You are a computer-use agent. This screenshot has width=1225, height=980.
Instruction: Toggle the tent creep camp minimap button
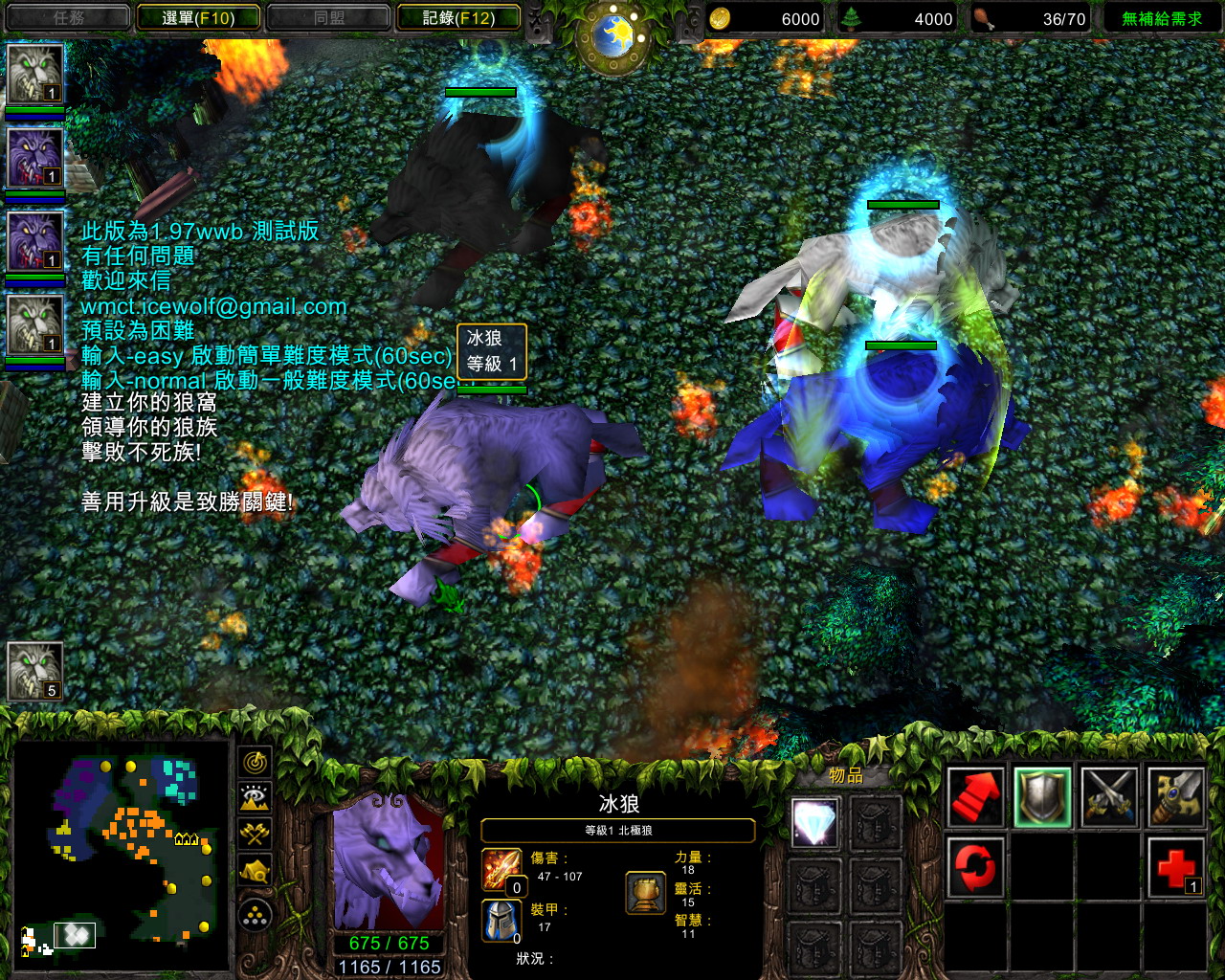(255, 870)
